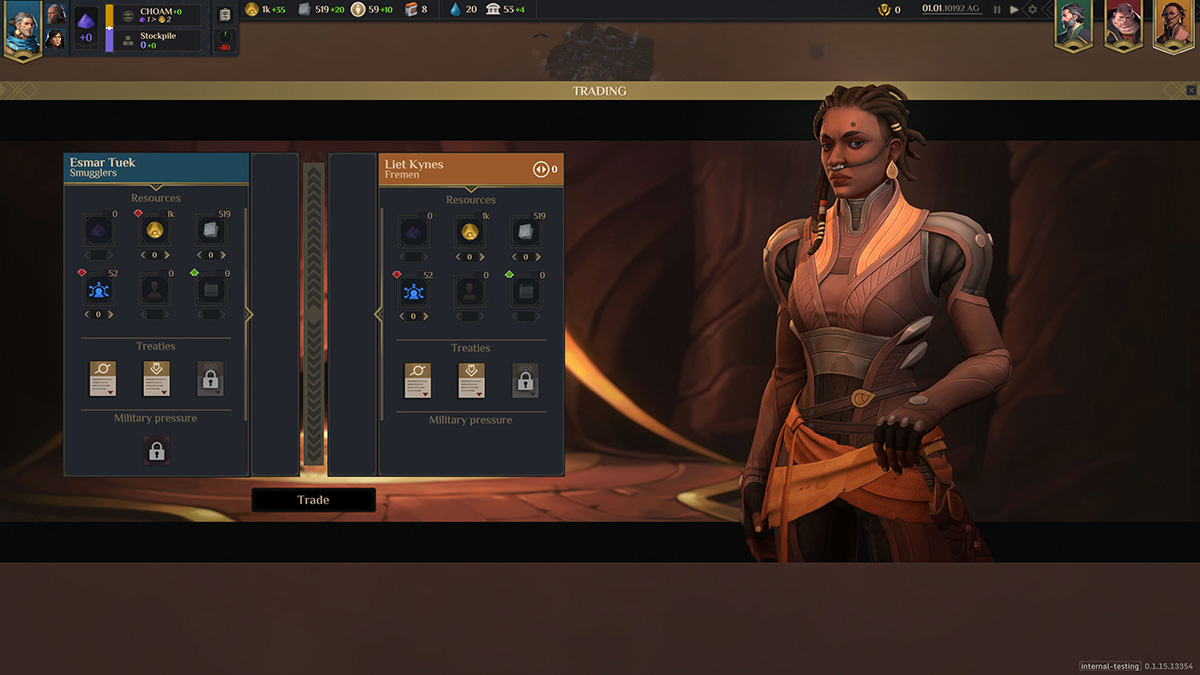Confirm the deal with the Trade button
The height and width of the screenshot is (675, 1200).
313,500
